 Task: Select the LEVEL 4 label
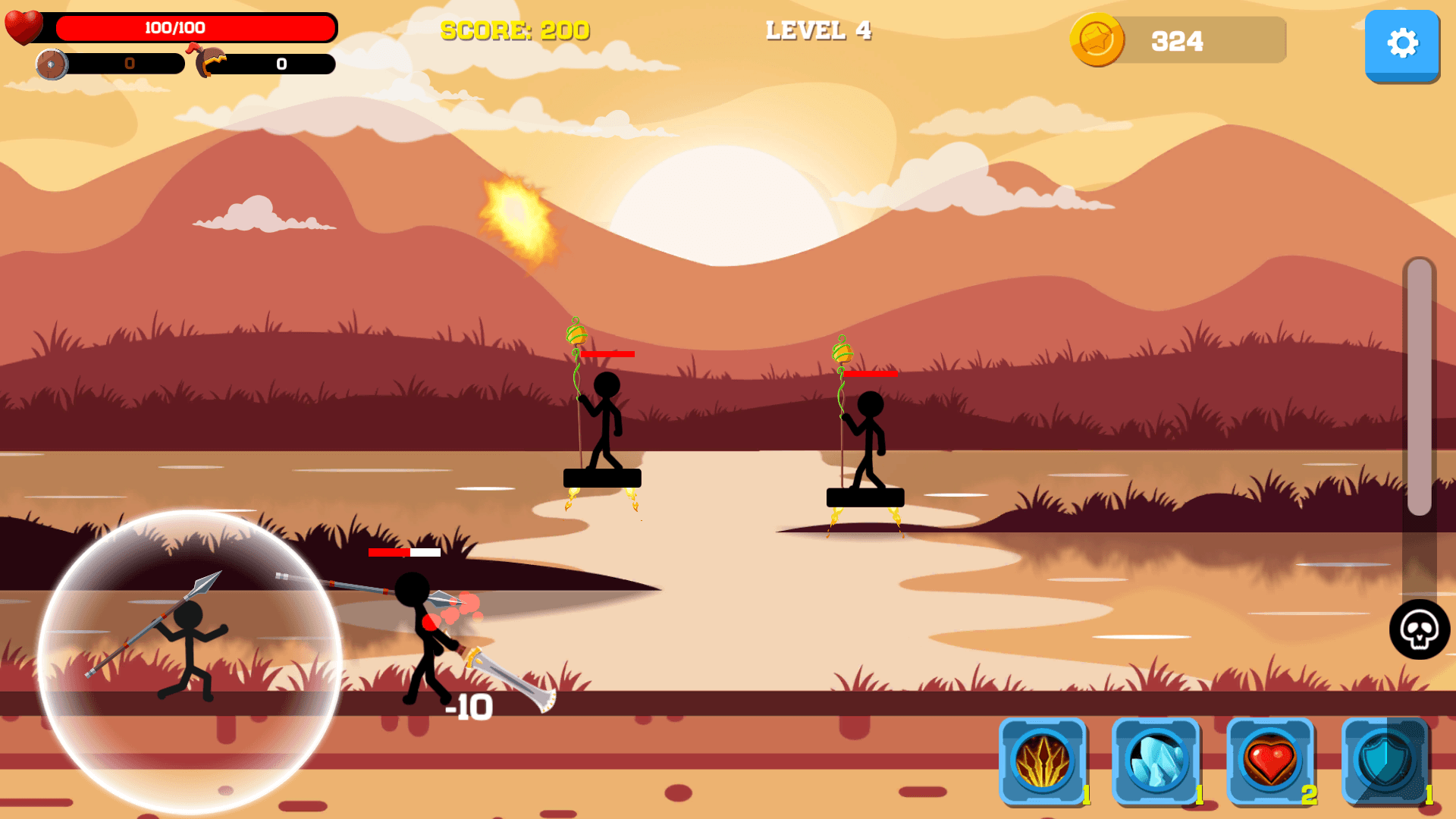[819, 31]
